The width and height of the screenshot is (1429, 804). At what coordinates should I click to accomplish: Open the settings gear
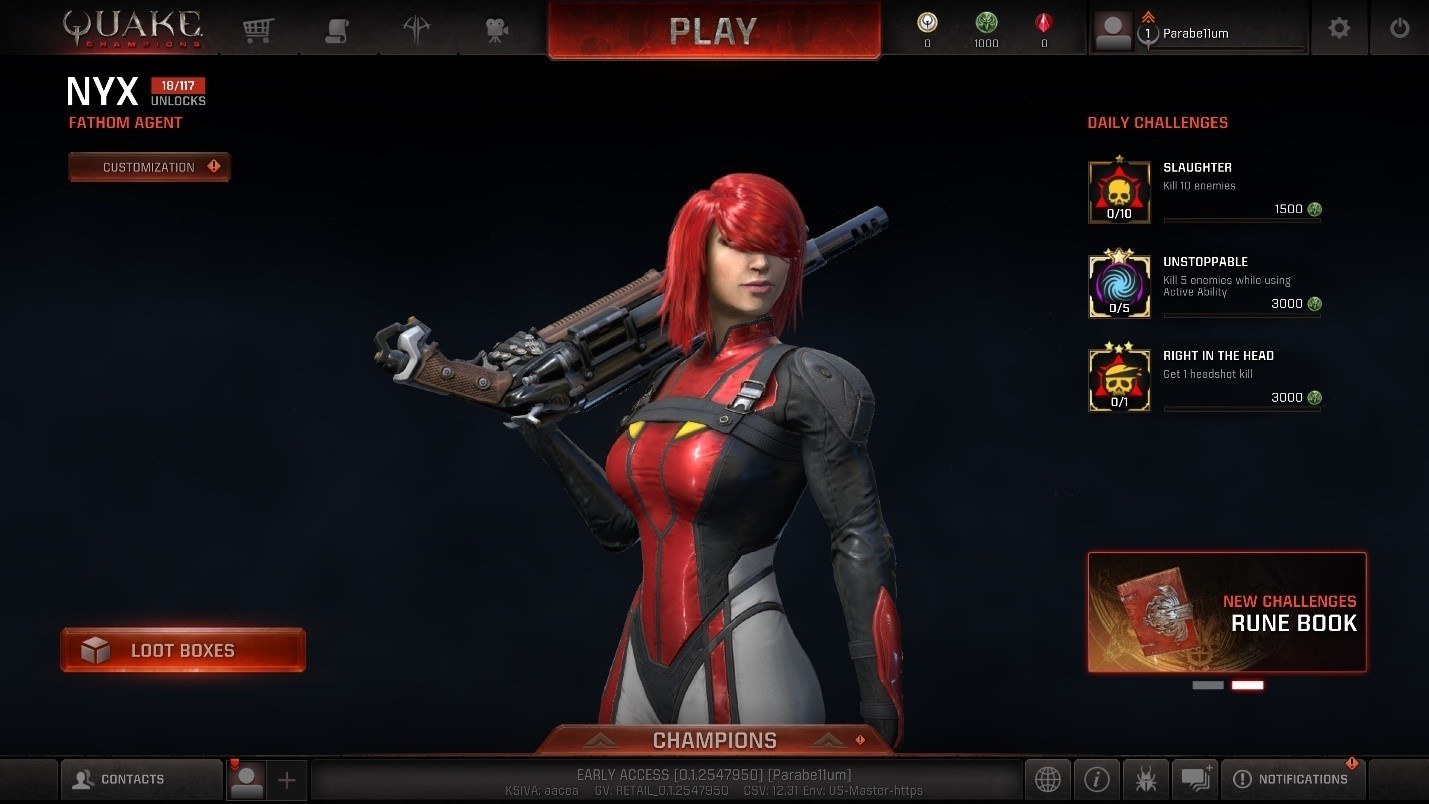pos(1338,29)
